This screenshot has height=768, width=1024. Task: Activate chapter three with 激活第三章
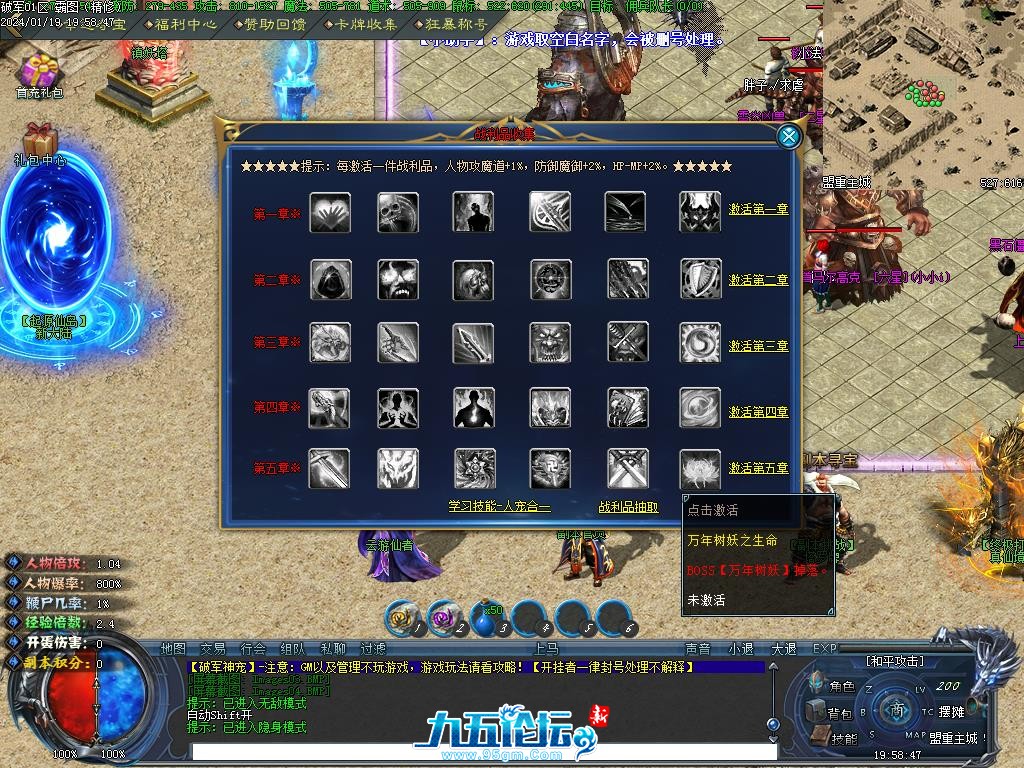tap(758, 346)
